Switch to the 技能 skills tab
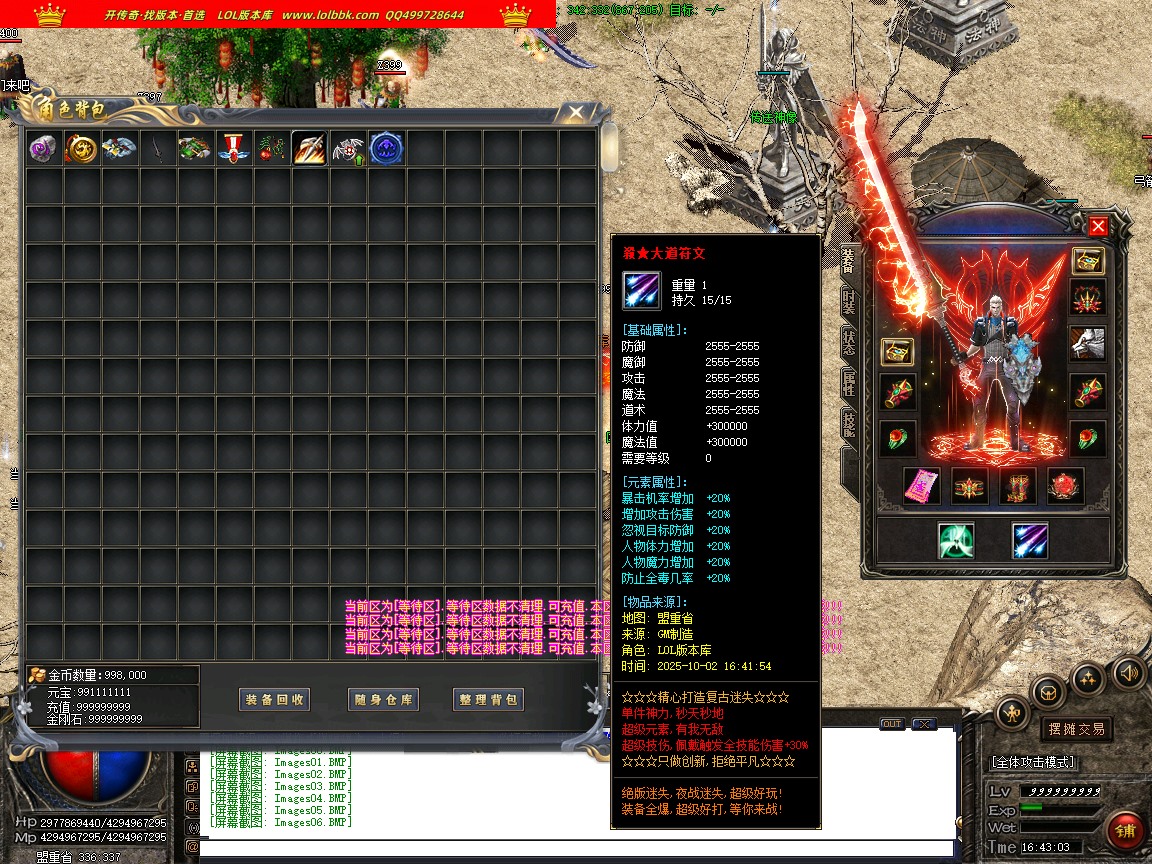Screen dimensions: 1152x864 tap(848, 424)
